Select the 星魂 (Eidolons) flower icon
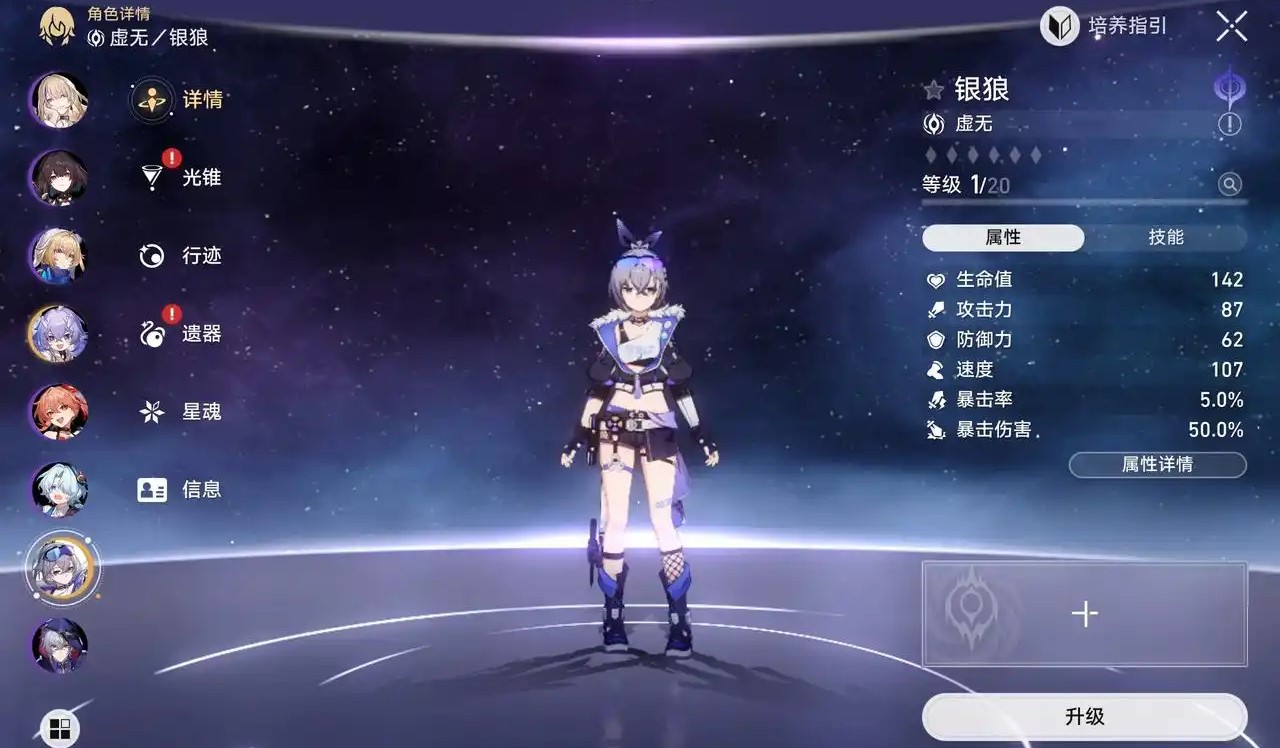1280x748 pixels. [x=150, y=411]
